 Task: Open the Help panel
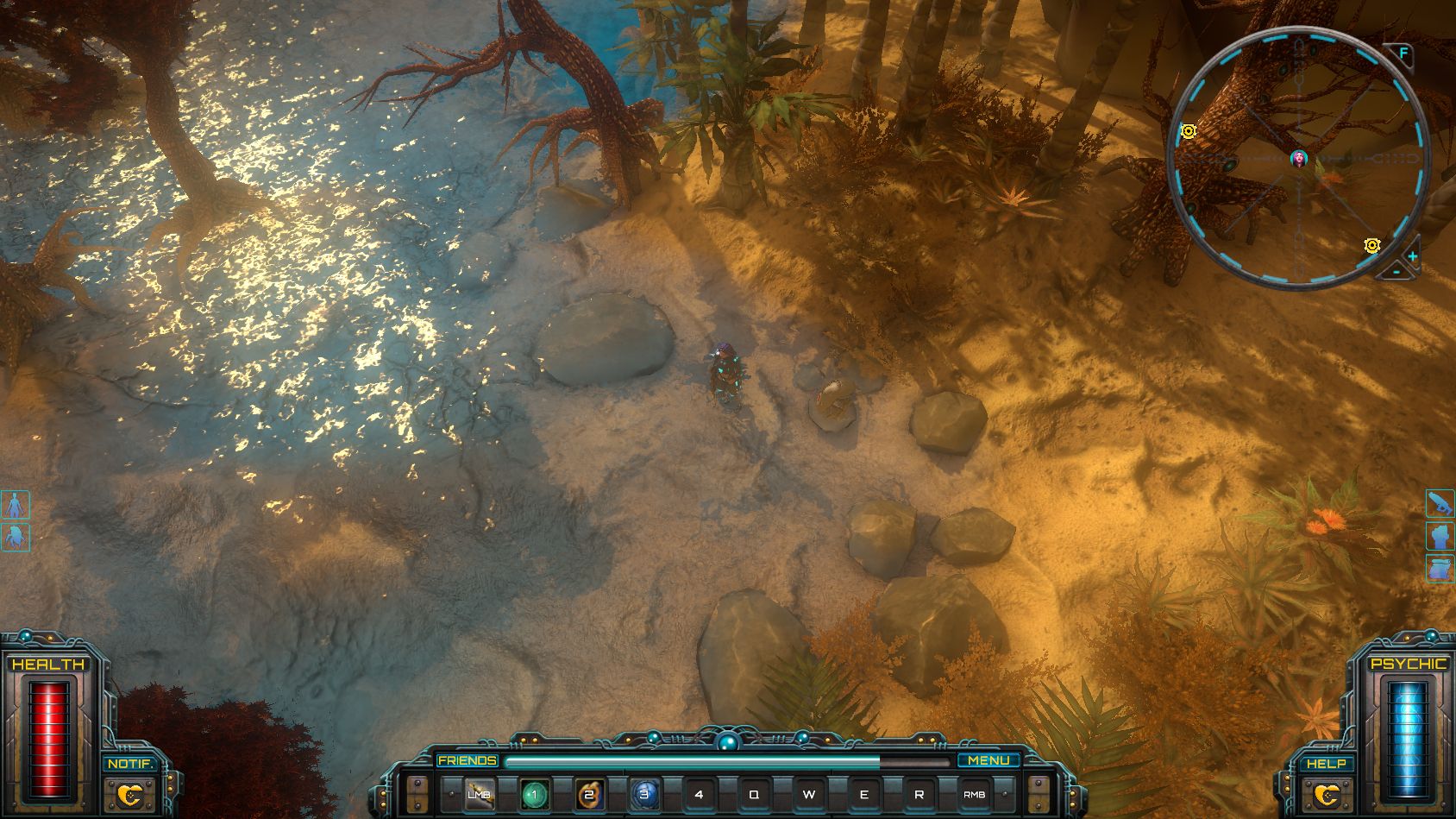click(x=1327, y=765)
